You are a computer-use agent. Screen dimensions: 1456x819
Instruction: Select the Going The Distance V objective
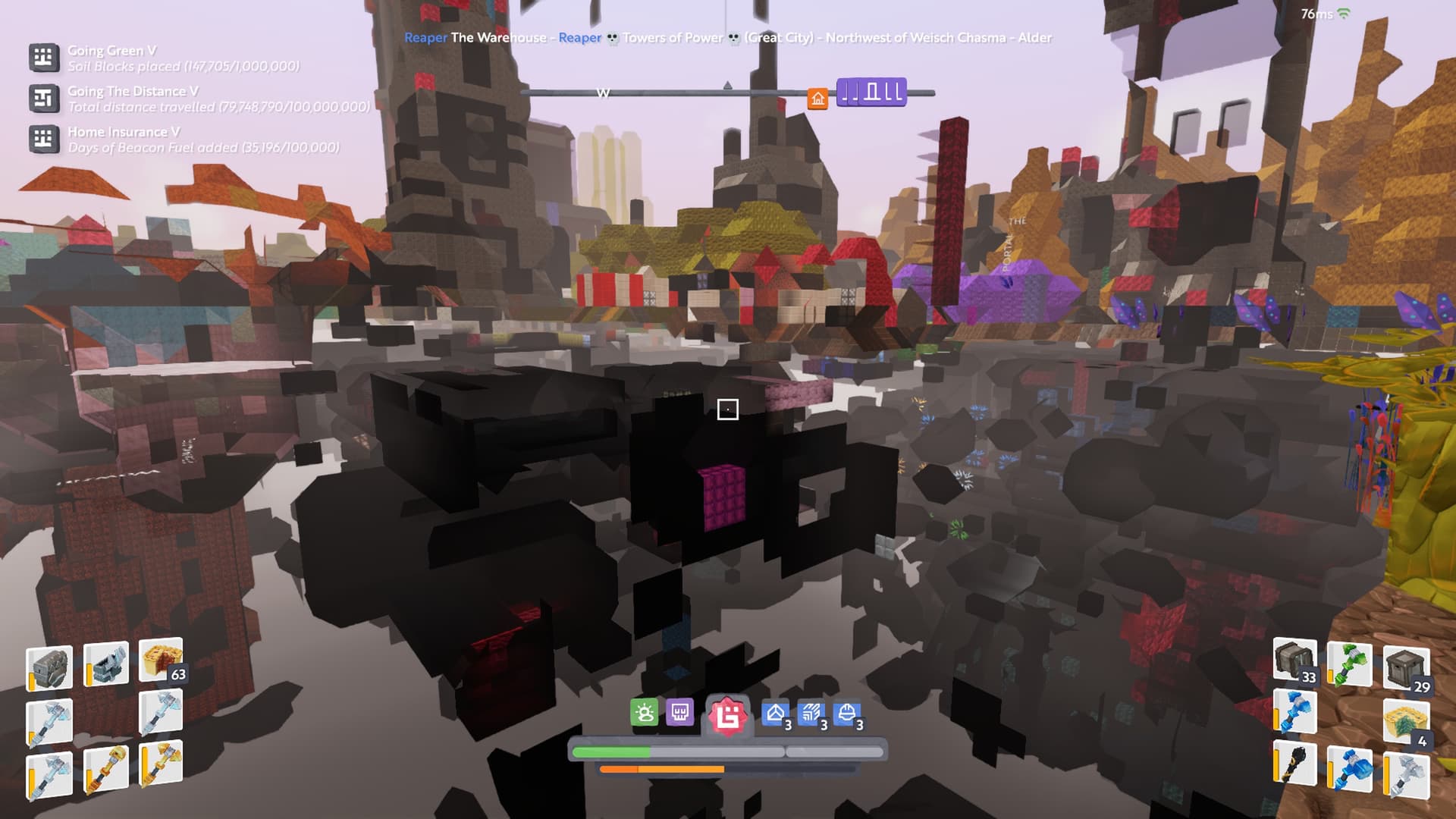coord(133,91)
